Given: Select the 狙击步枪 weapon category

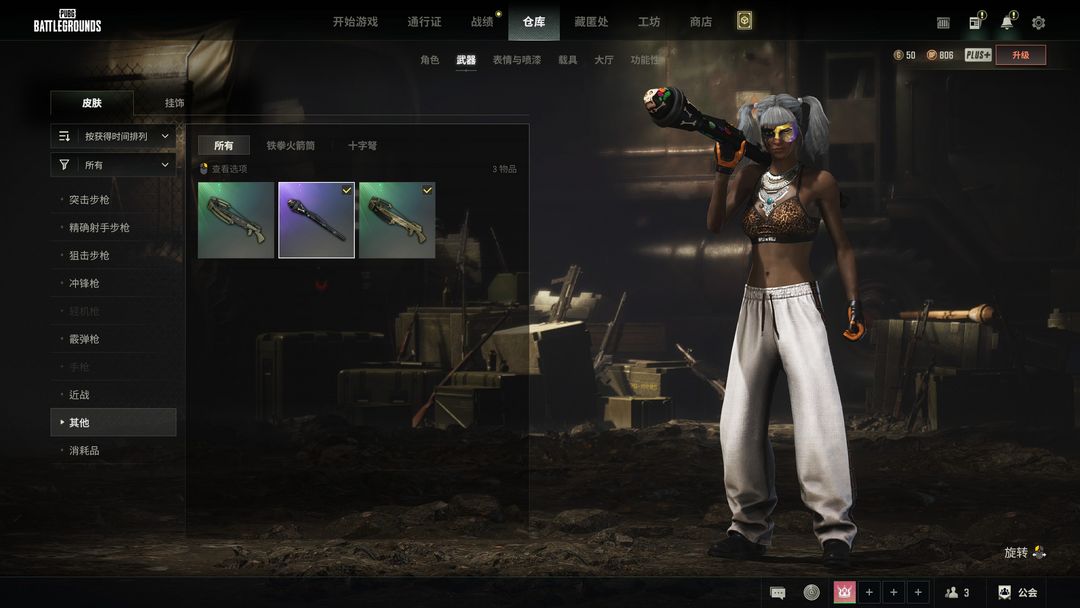Looking at the screenshot, I should tap(89, 256).
